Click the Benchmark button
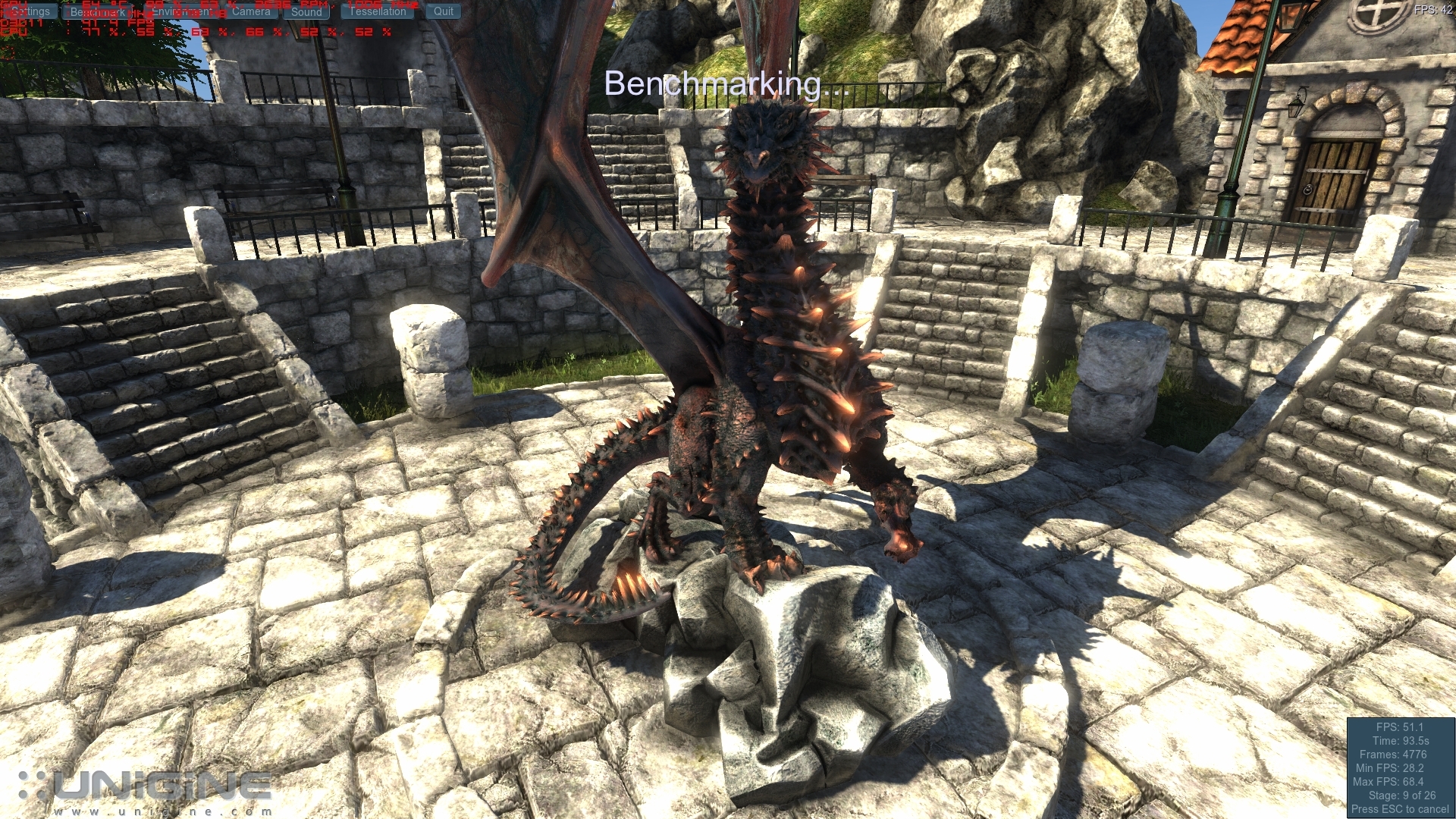This screenshot has width=1456, height=819. tap(98, 11)
